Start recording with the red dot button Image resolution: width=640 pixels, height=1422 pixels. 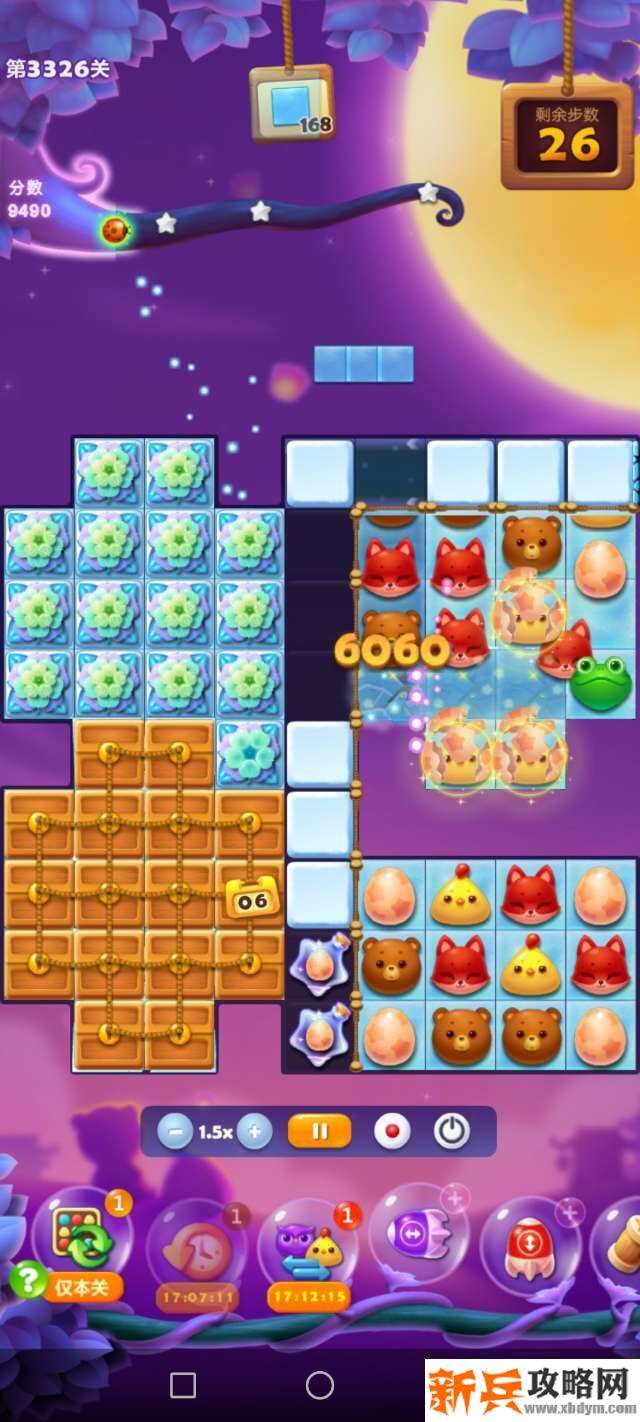click(391, 1132)
